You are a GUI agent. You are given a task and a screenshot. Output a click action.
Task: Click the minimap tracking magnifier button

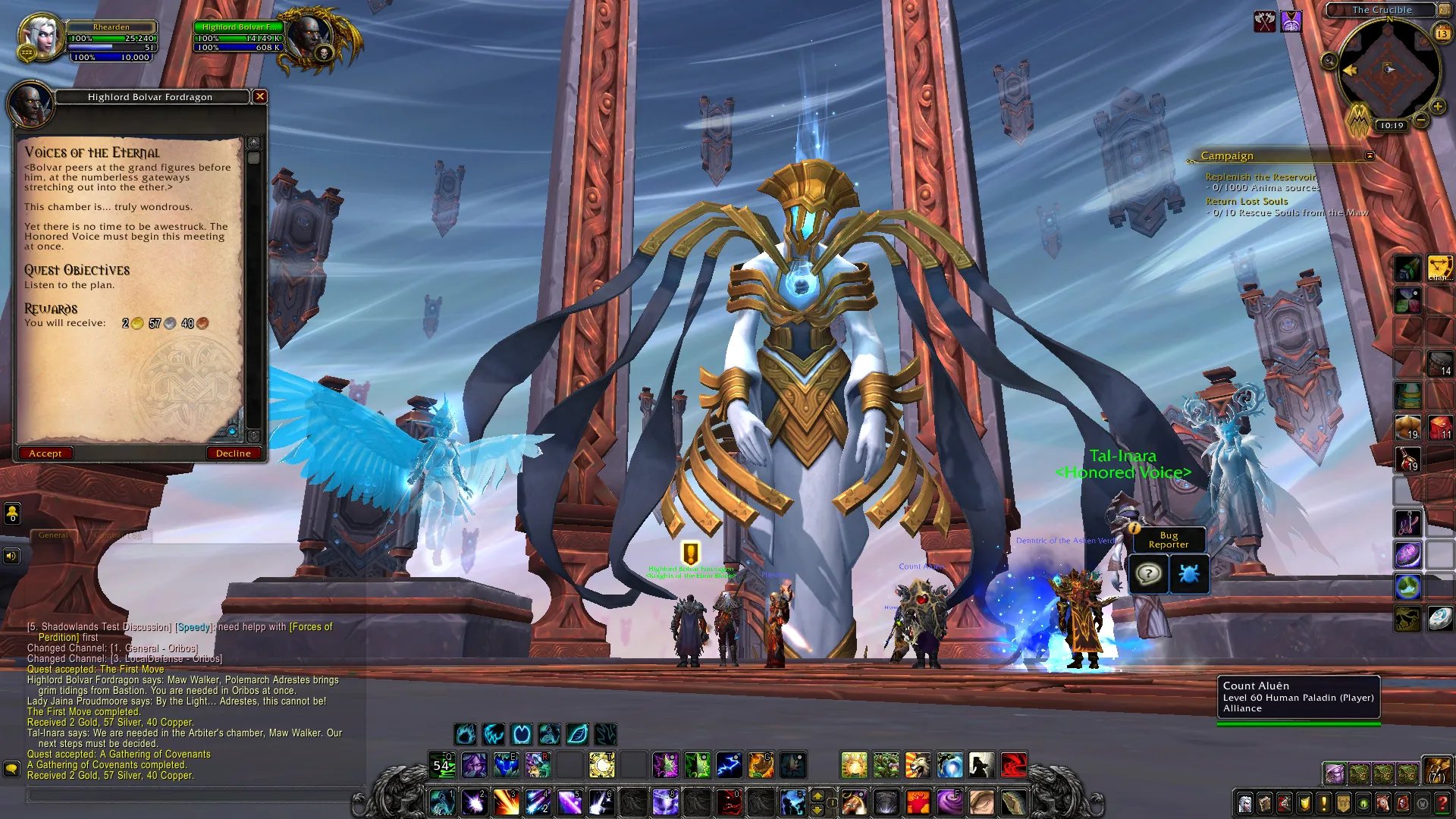click(x=1329, y=61)
